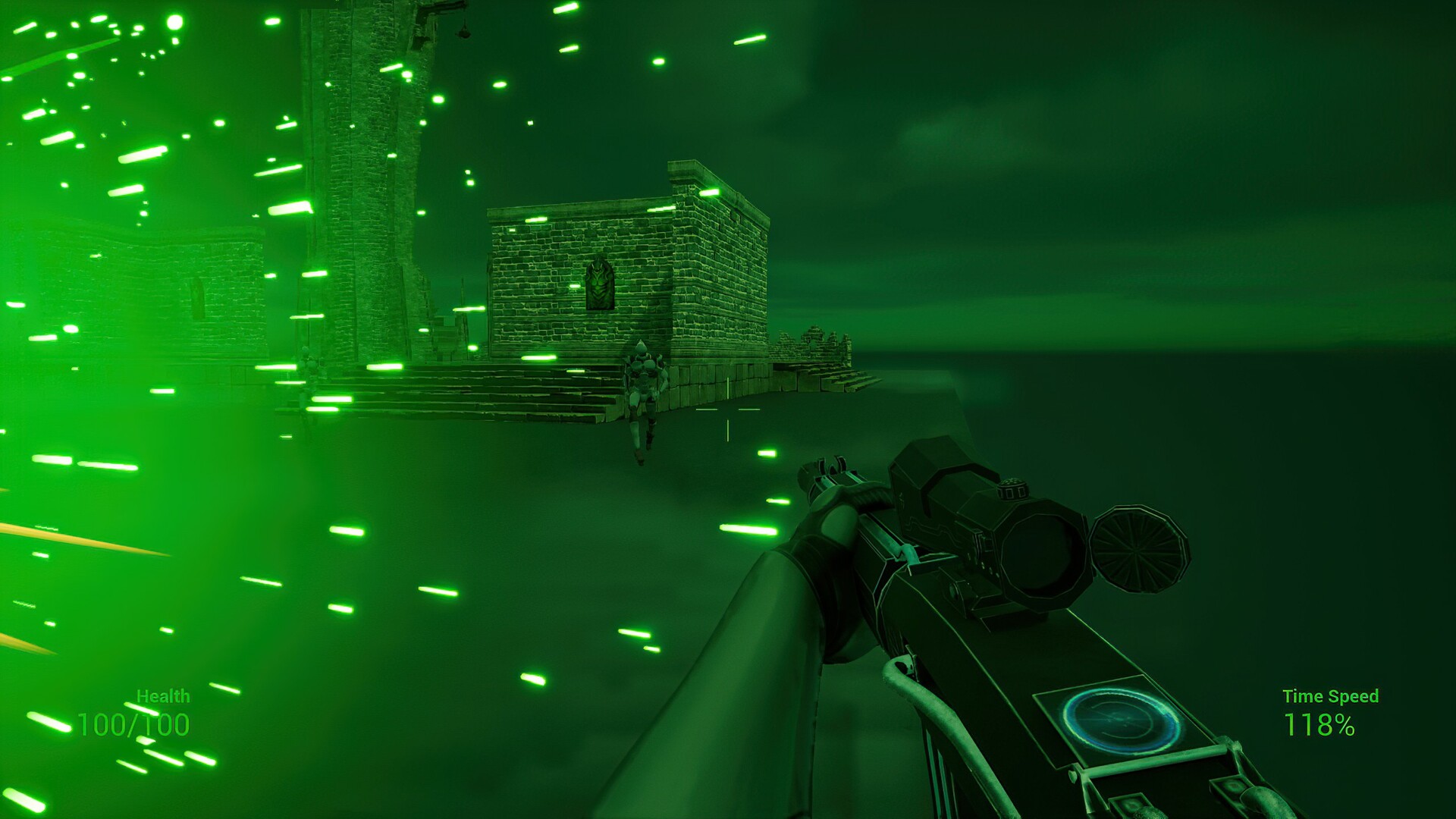Select the Time Speed HUD label
1456x819 pixels.
tap(1331, 694)
